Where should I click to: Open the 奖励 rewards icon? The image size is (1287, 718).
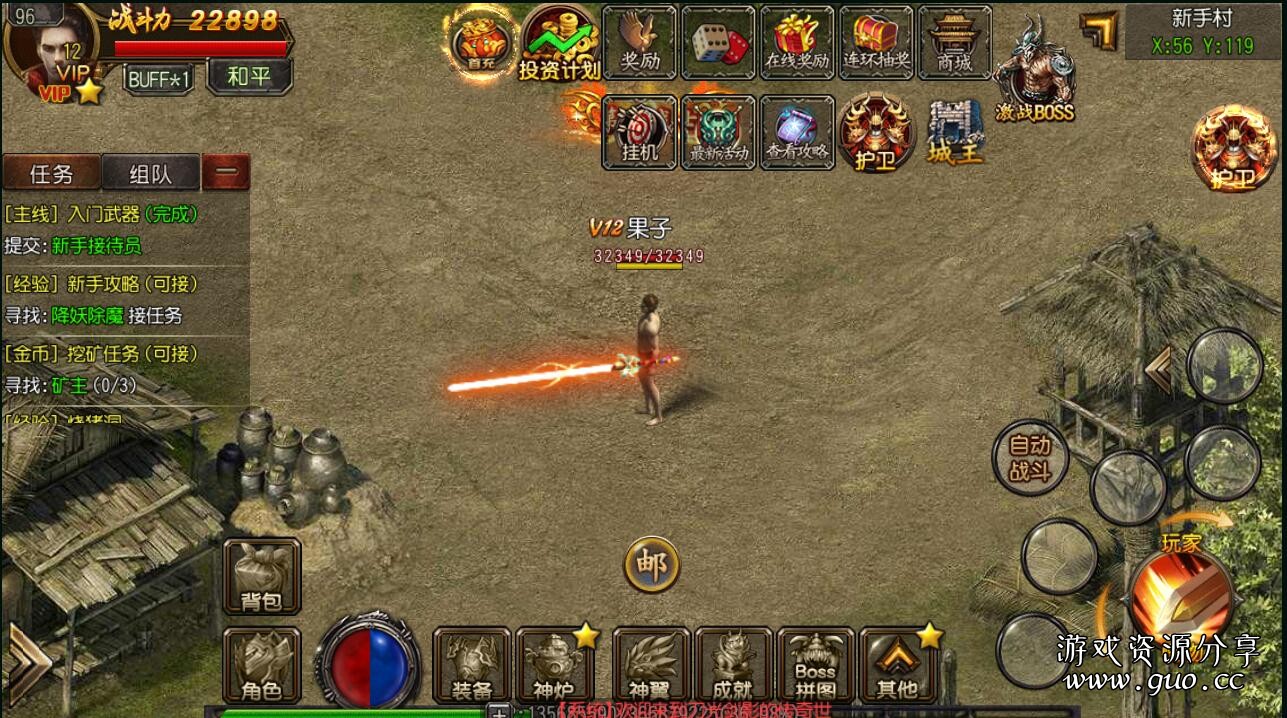[x=641, y=42]
